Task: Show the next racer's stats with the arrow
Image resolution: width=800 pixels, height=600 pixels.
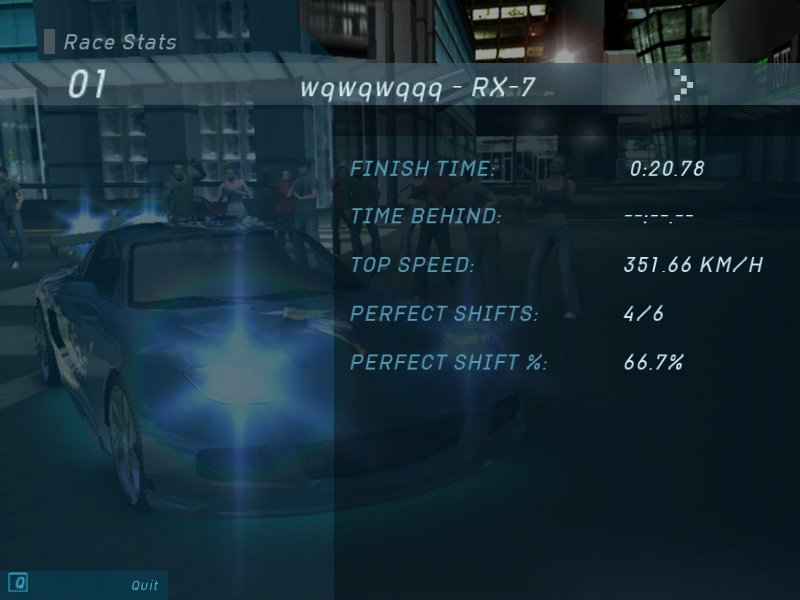Action: (683, 86)
